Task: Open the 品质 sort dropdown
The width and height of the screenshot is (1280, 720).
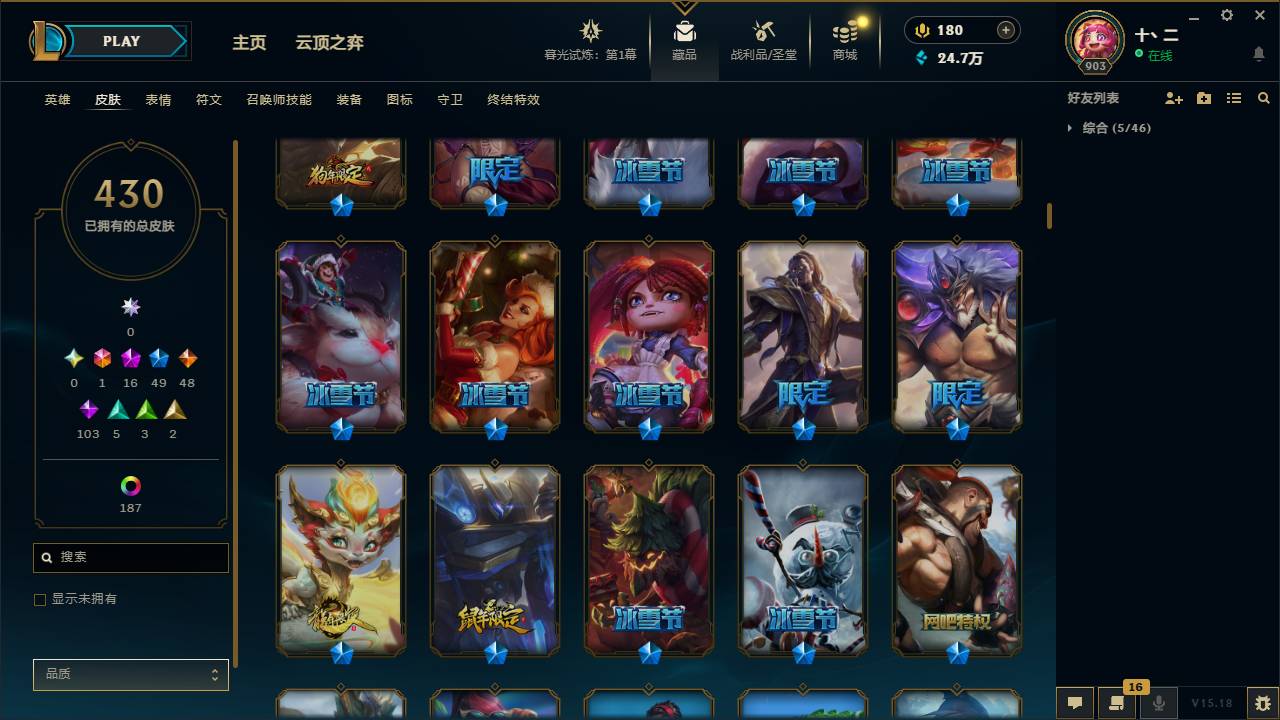Action: click(x=130, y=674)
